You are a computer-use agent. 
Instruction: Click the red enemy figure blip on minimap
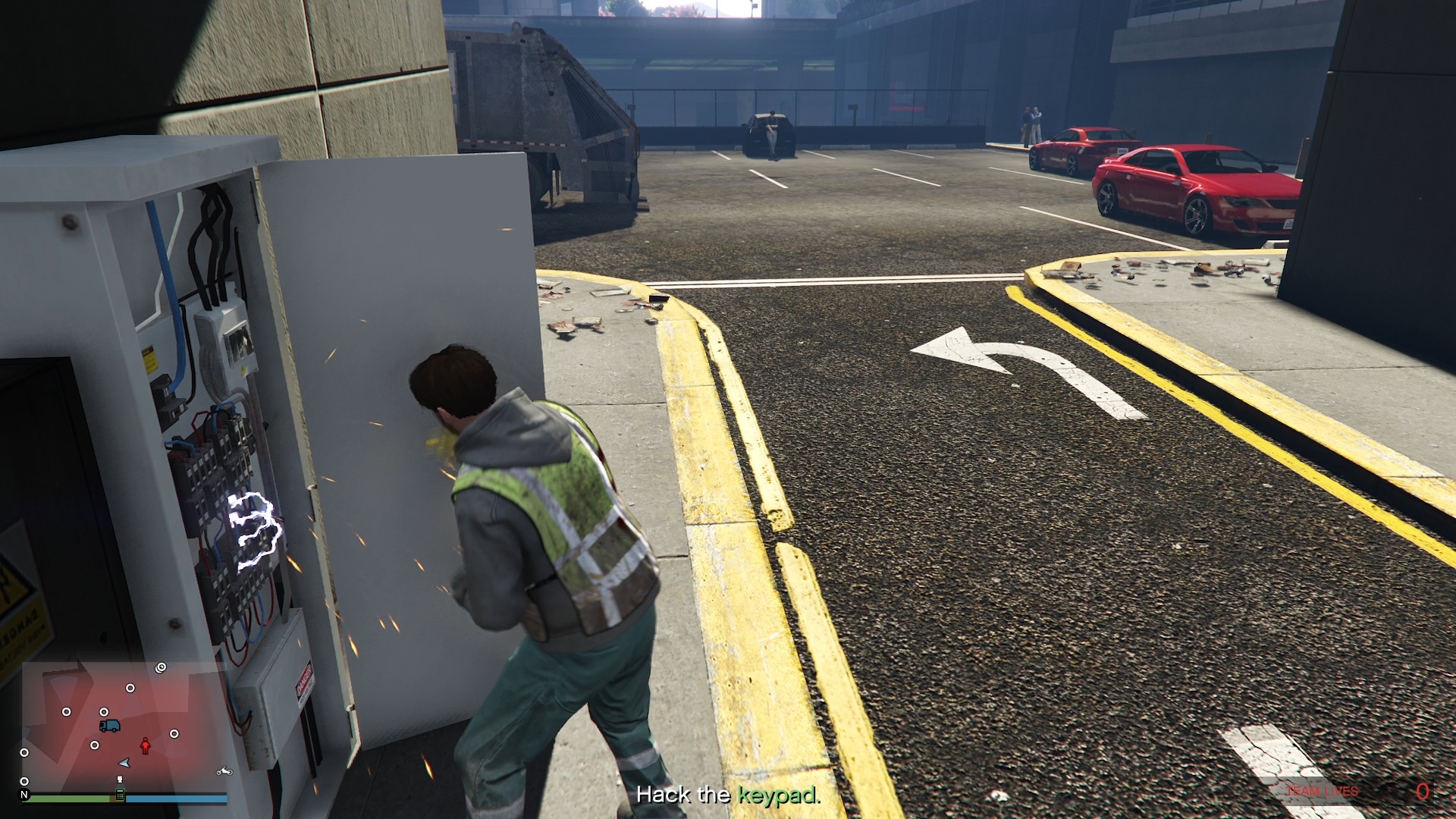click(146, 745)
